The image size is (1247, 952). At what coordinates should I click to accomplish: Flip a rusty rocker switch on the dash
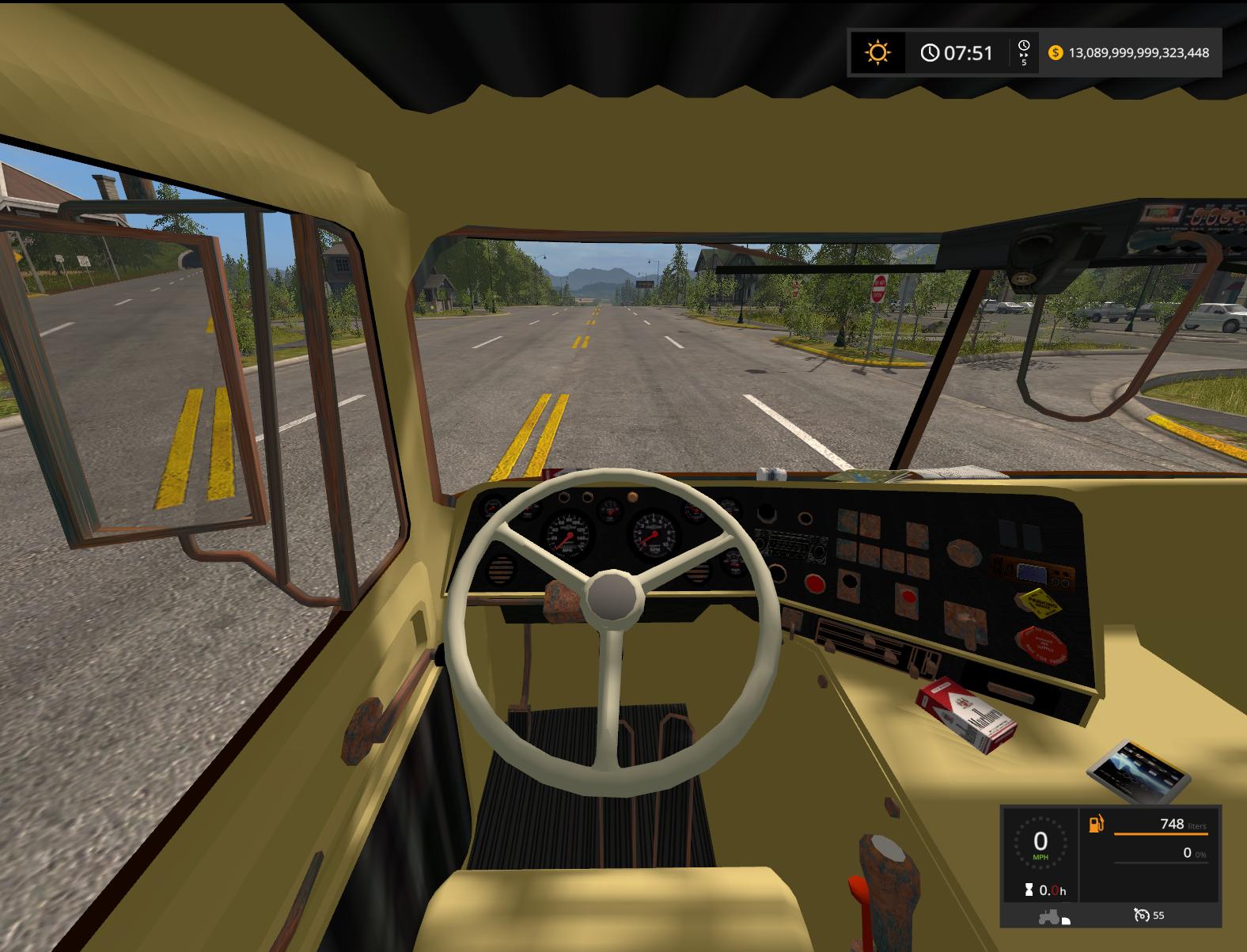coord(849,520)
